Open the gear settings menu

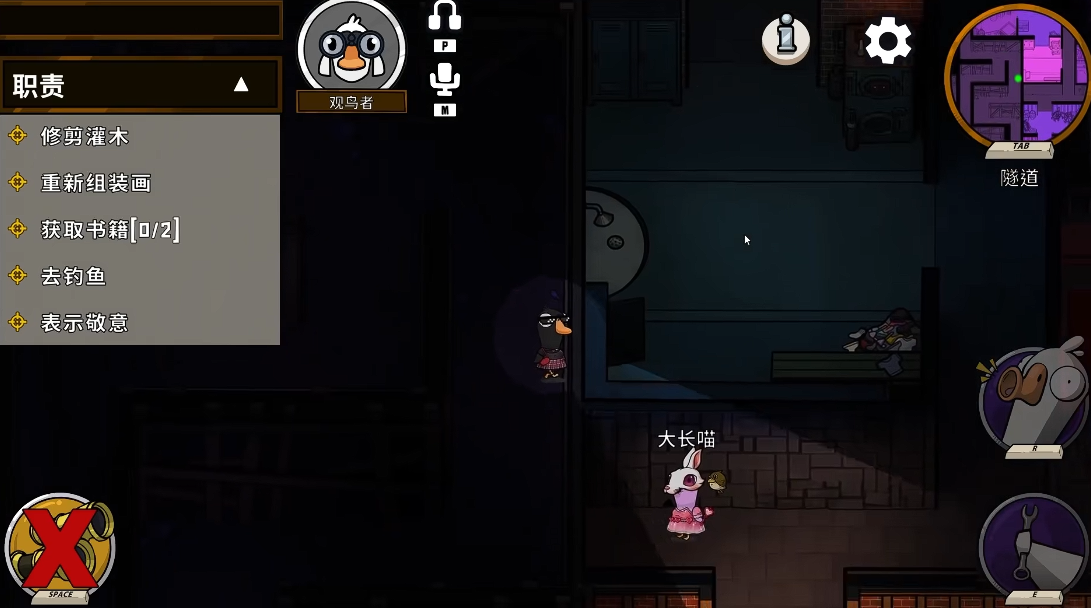coord(888,41)
